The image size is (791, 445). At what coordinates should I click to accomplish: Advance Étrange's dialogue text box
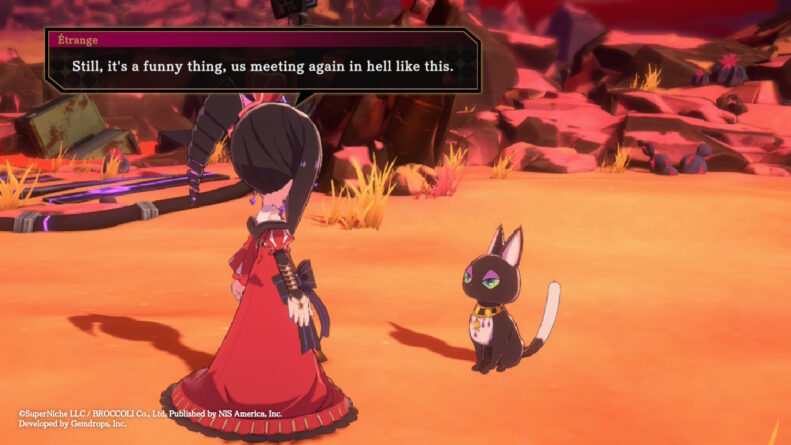coord(264,65)
